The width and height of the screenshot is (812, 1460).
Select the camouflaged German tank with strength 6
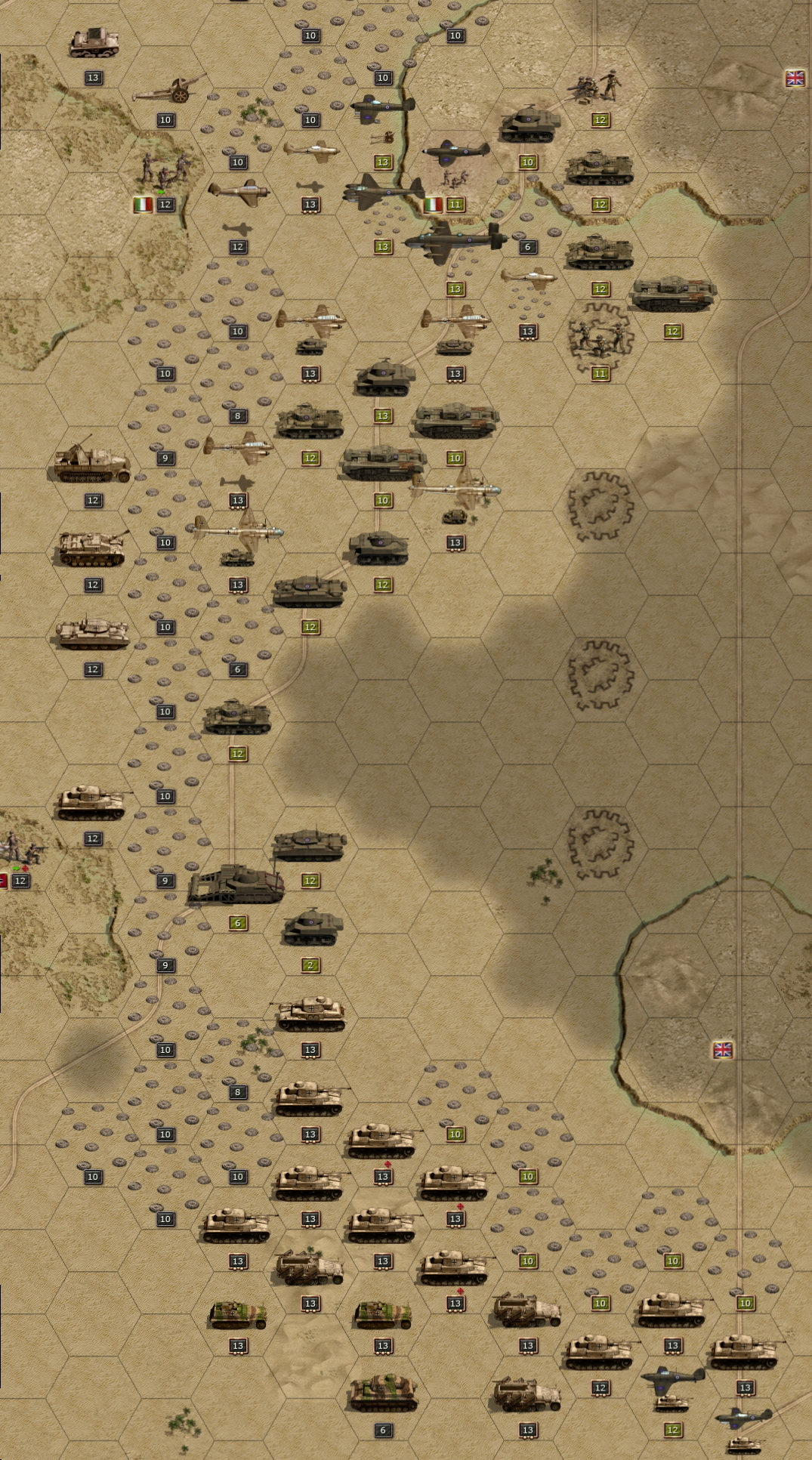point(383,1392)
